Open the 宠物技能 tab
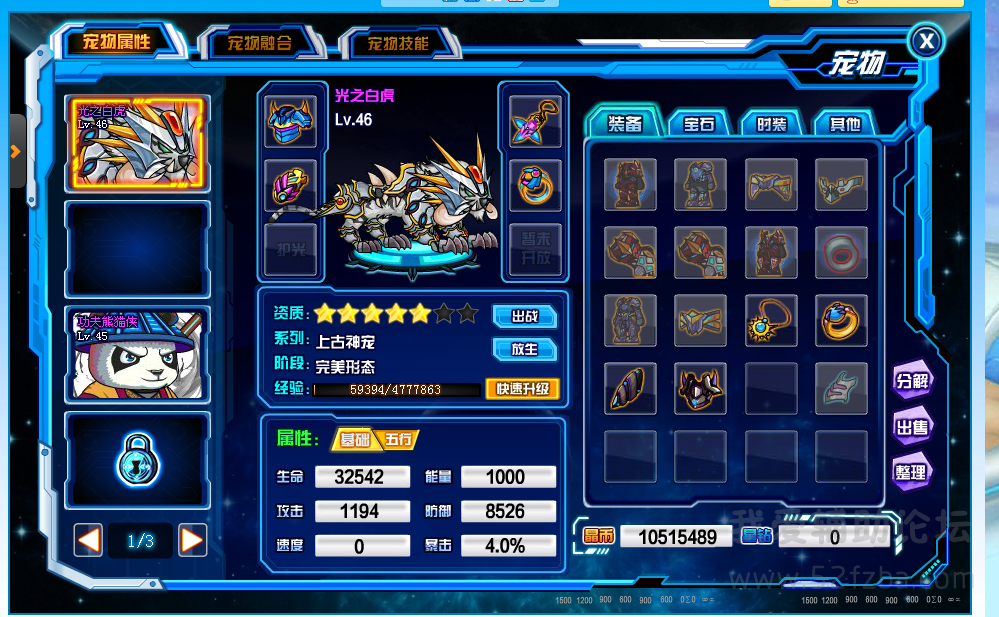The image size is (999, 617). (x=398, y=43)
